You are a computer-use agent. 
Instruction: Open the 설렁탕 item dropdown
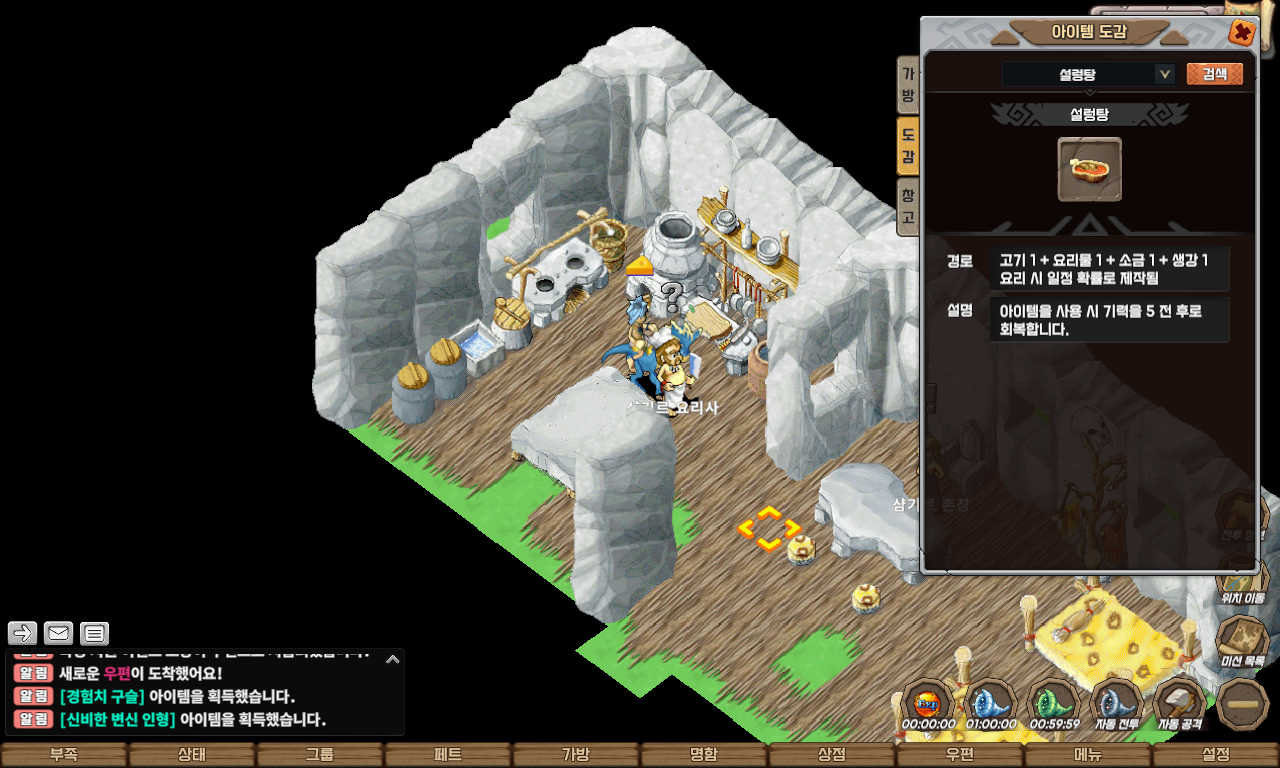(x=1164, y=74)
